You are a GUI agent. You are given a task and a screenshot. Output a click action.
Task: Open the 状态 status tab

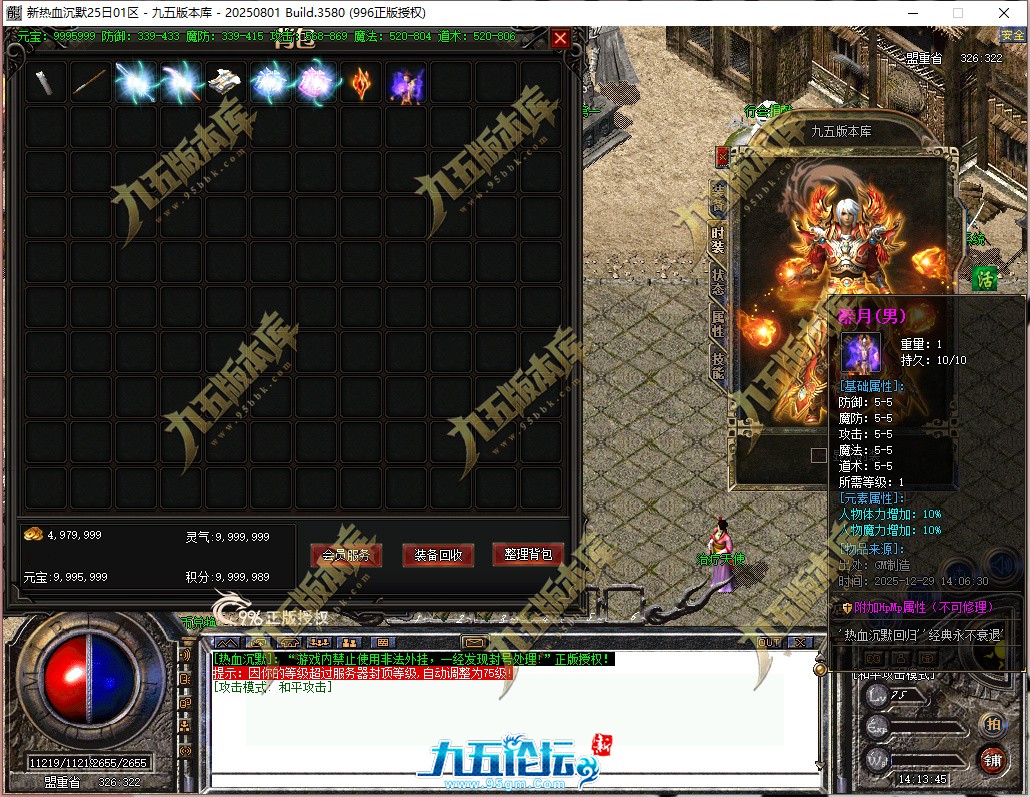[718, 281]
